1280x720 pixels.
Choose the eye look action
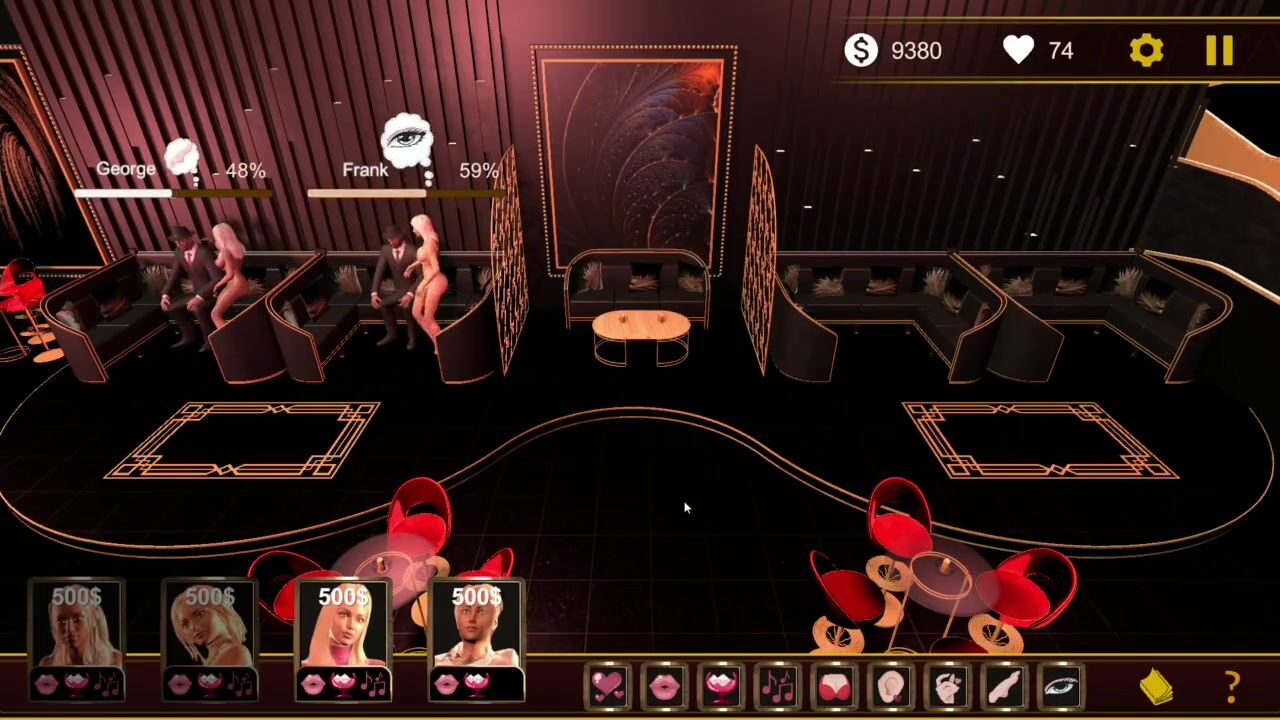pyautogui.click(x=1060, y=686)
